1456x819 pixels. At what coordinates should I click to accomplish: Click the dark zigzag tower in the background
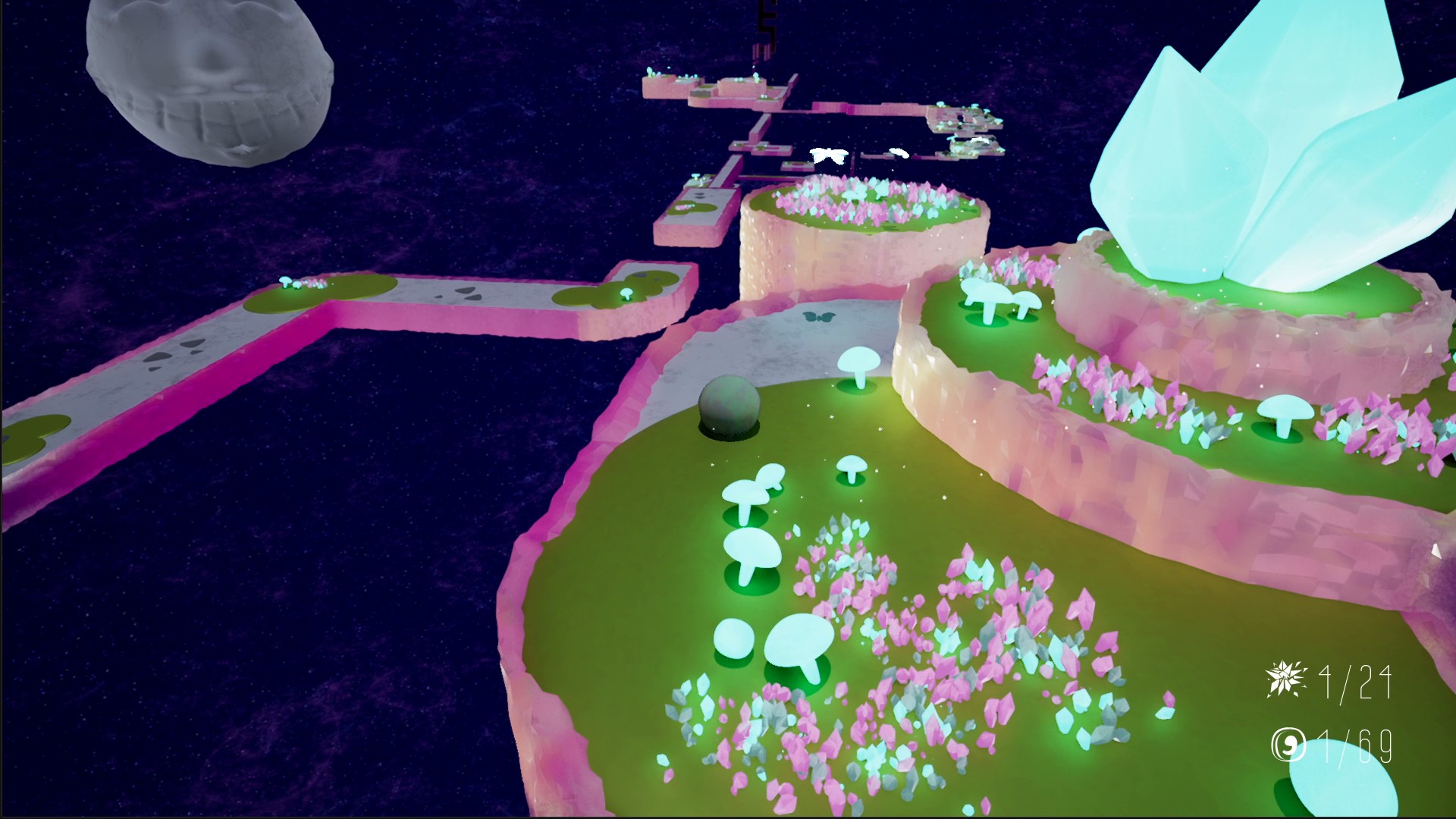click(766, 23)
